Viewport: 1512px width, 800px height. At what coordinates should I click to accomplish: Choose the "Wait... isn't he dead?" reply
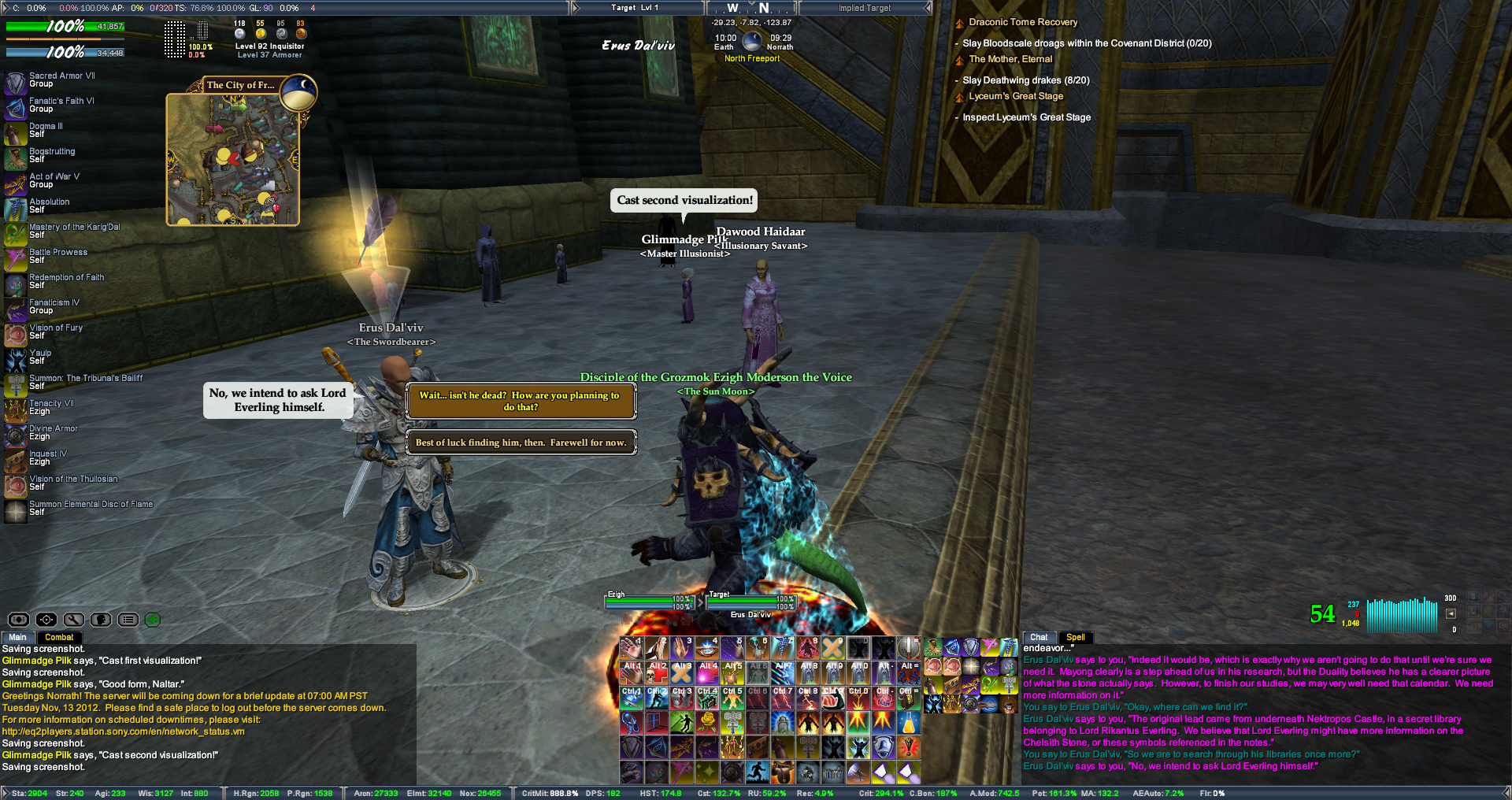click(521, 402)
